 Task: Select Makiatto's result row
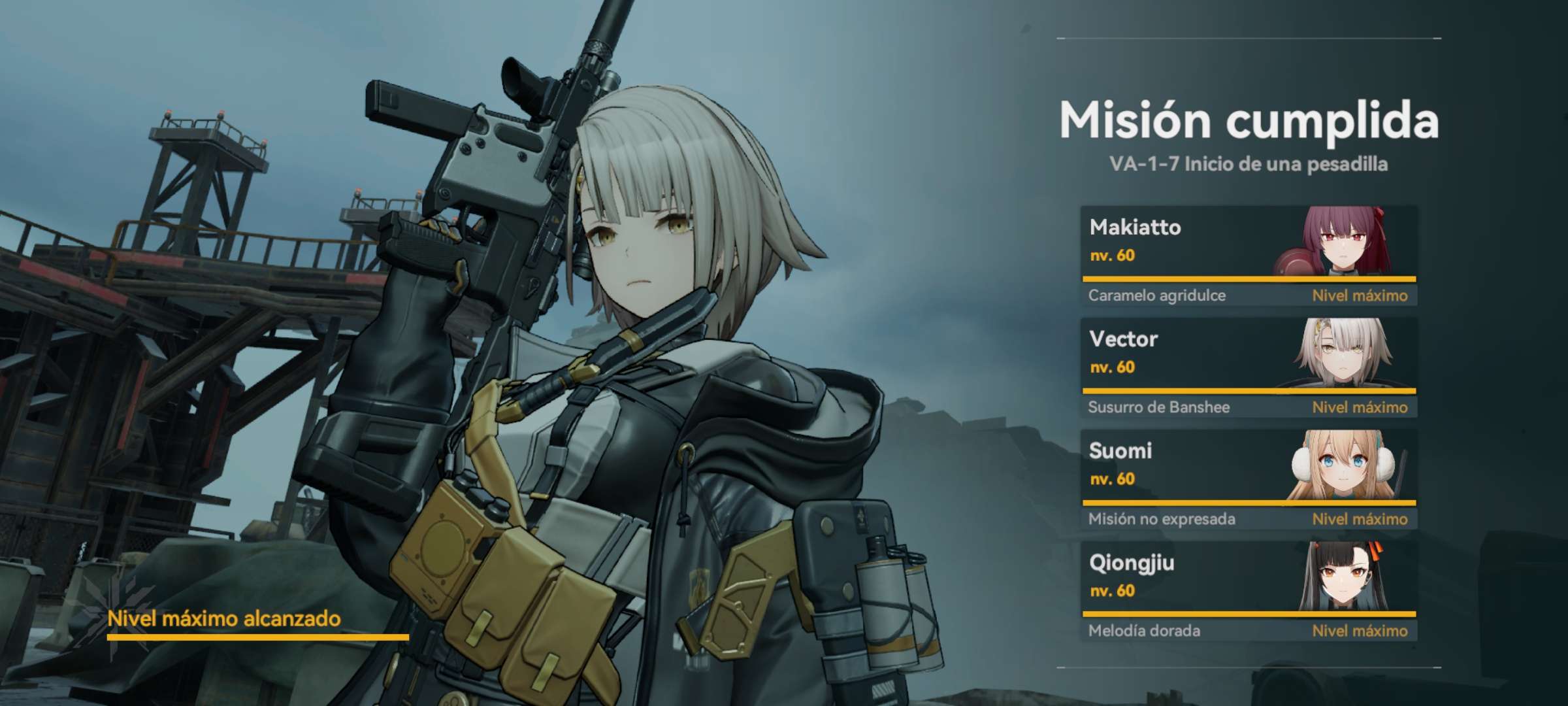pyautogui.click(x=1248, y=255)
